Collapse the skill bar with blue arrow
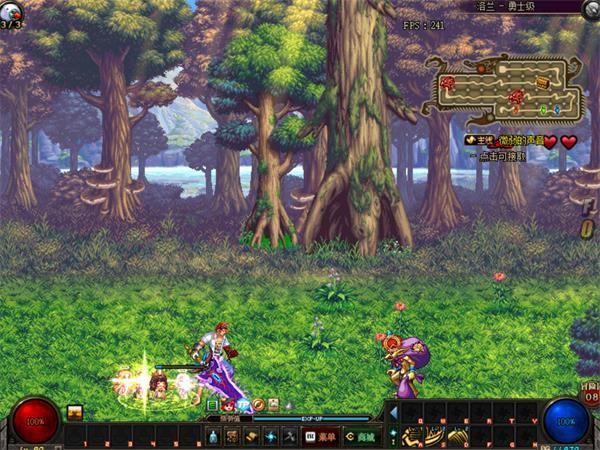The image size is (600, 450). 393,412
